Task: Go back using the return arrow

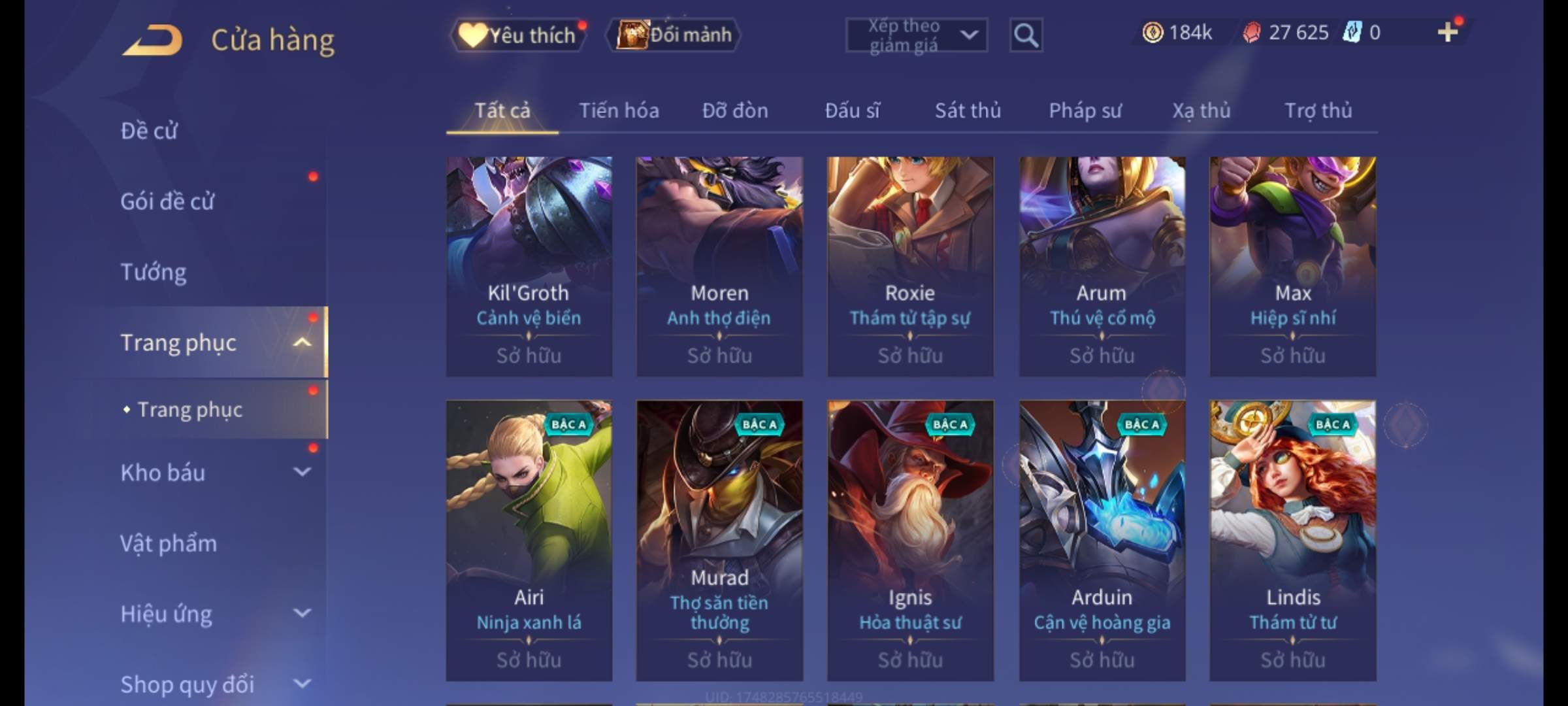Action: tap(152, 40)
